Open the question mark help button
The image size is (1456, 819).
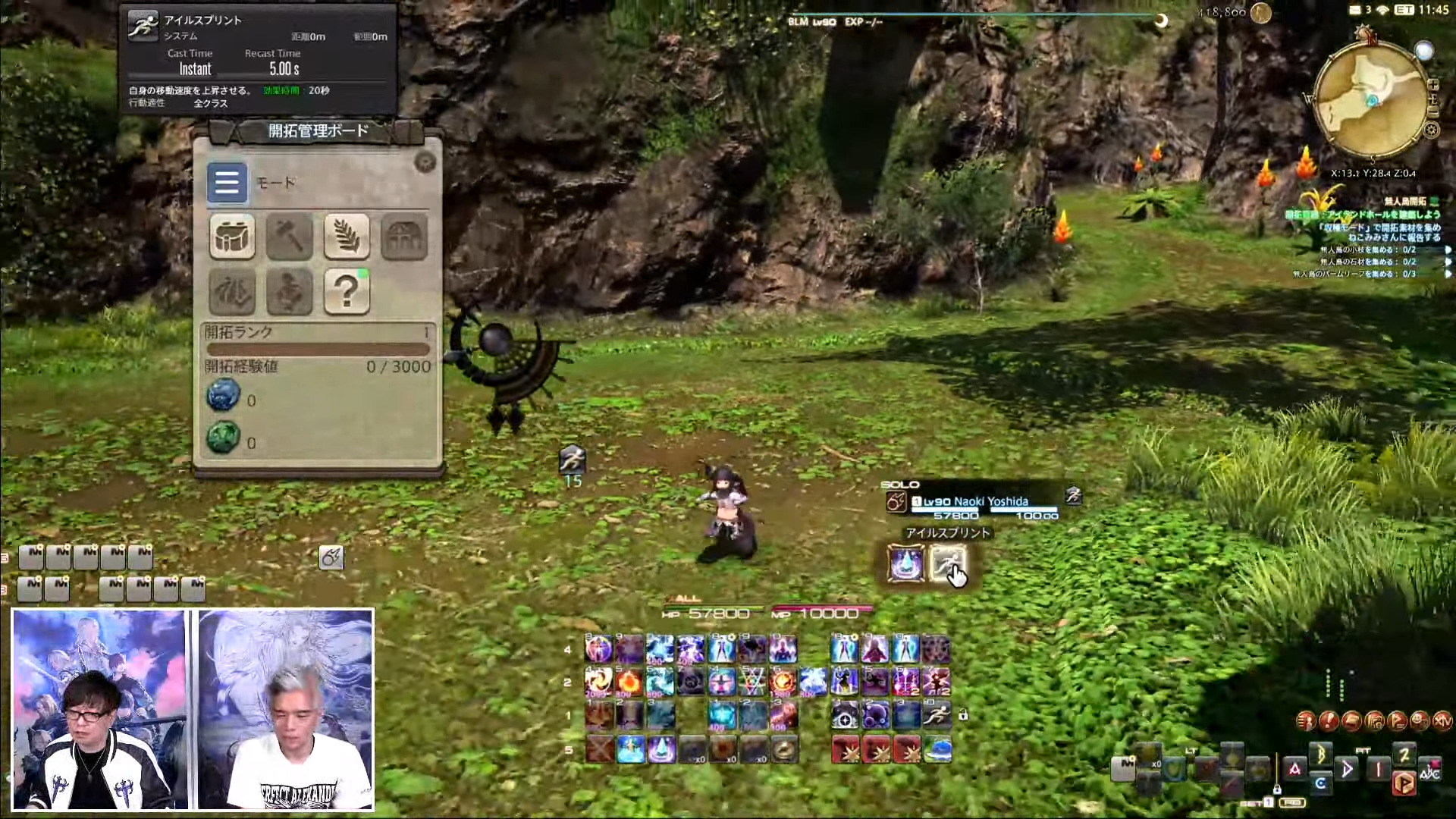pyautogui.click(x=347, y=291)
